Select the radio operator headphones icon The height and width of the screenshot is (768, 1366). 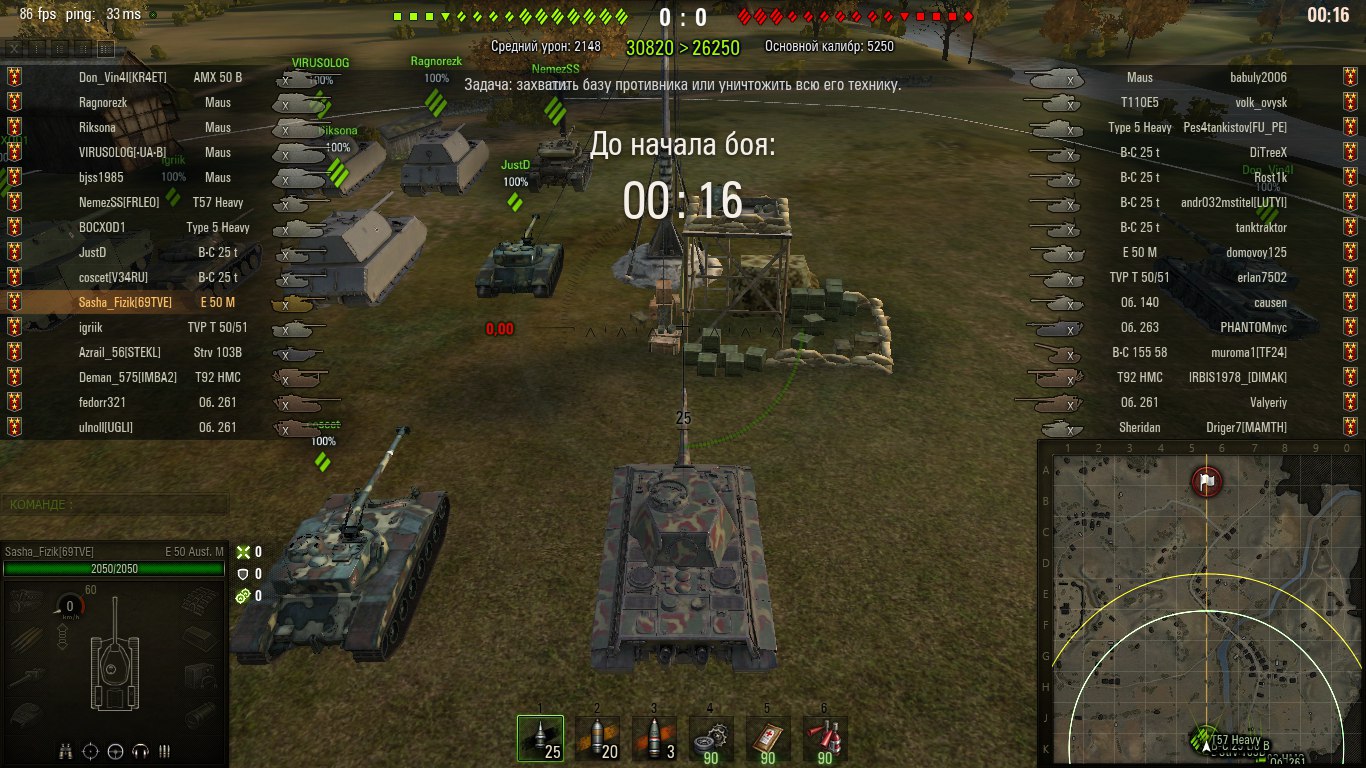tap(140, 751)
